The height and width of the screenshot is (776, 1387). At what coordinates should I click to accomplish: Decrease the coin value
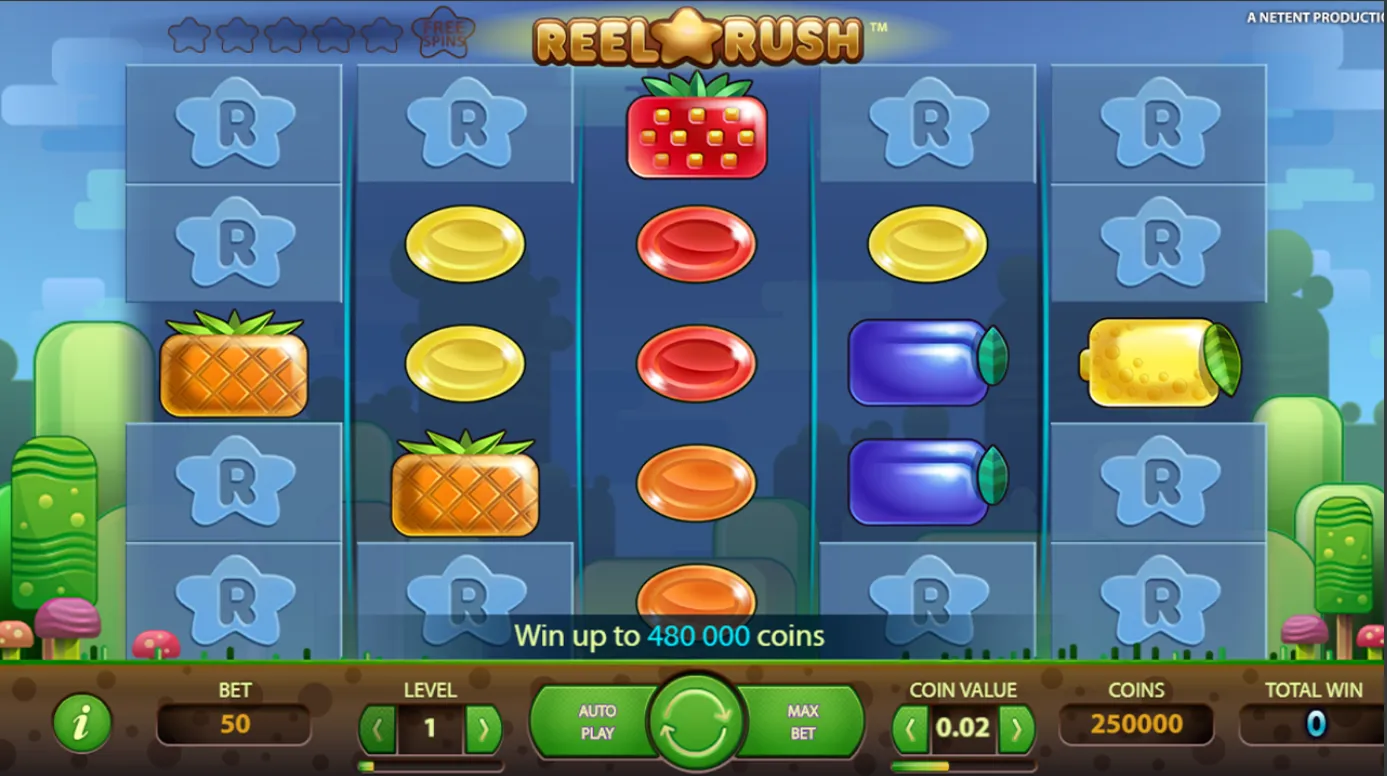(x=910, y=728)
